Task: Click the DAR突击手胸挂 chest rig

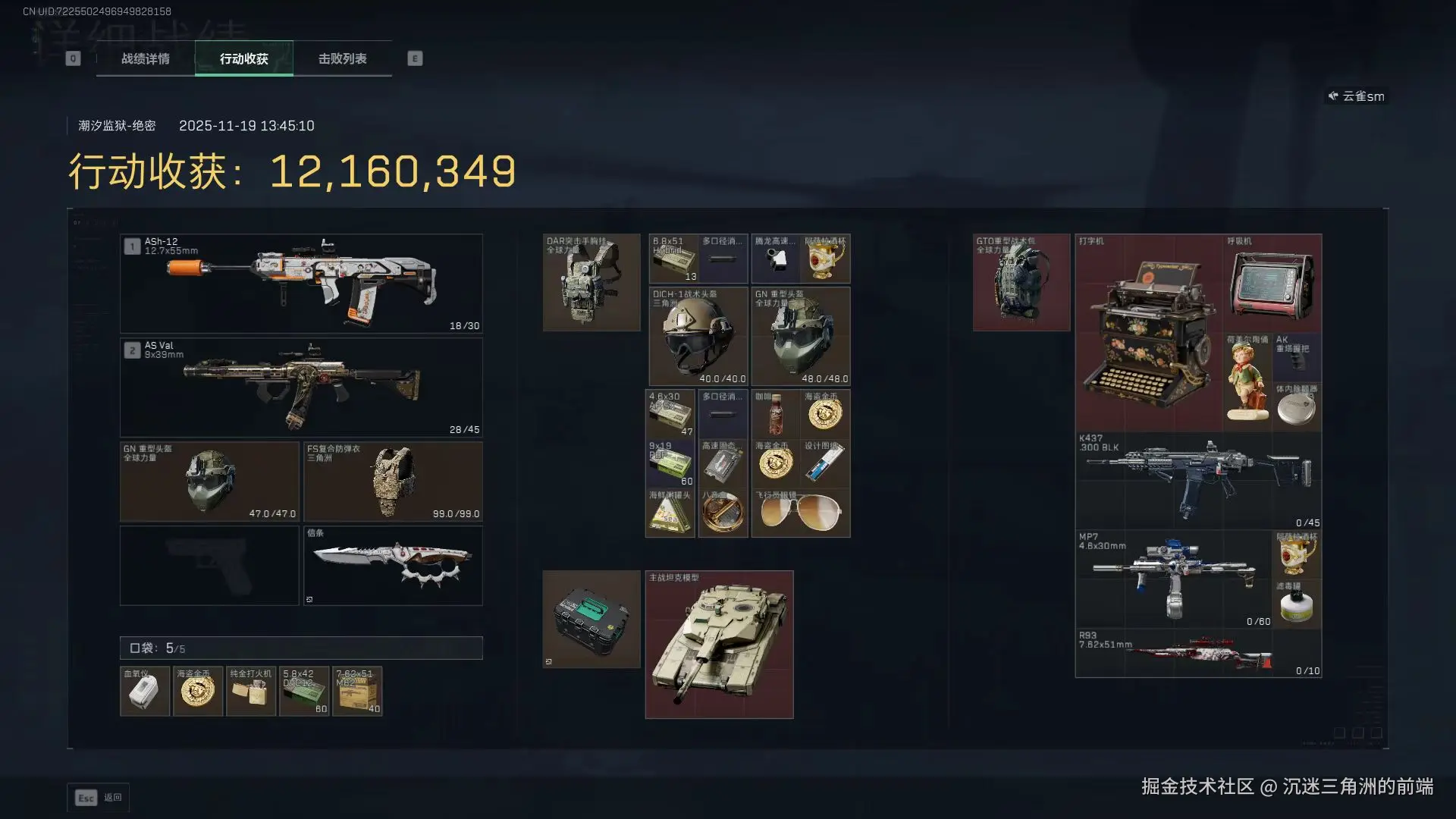Action: (x=591, y=282)
